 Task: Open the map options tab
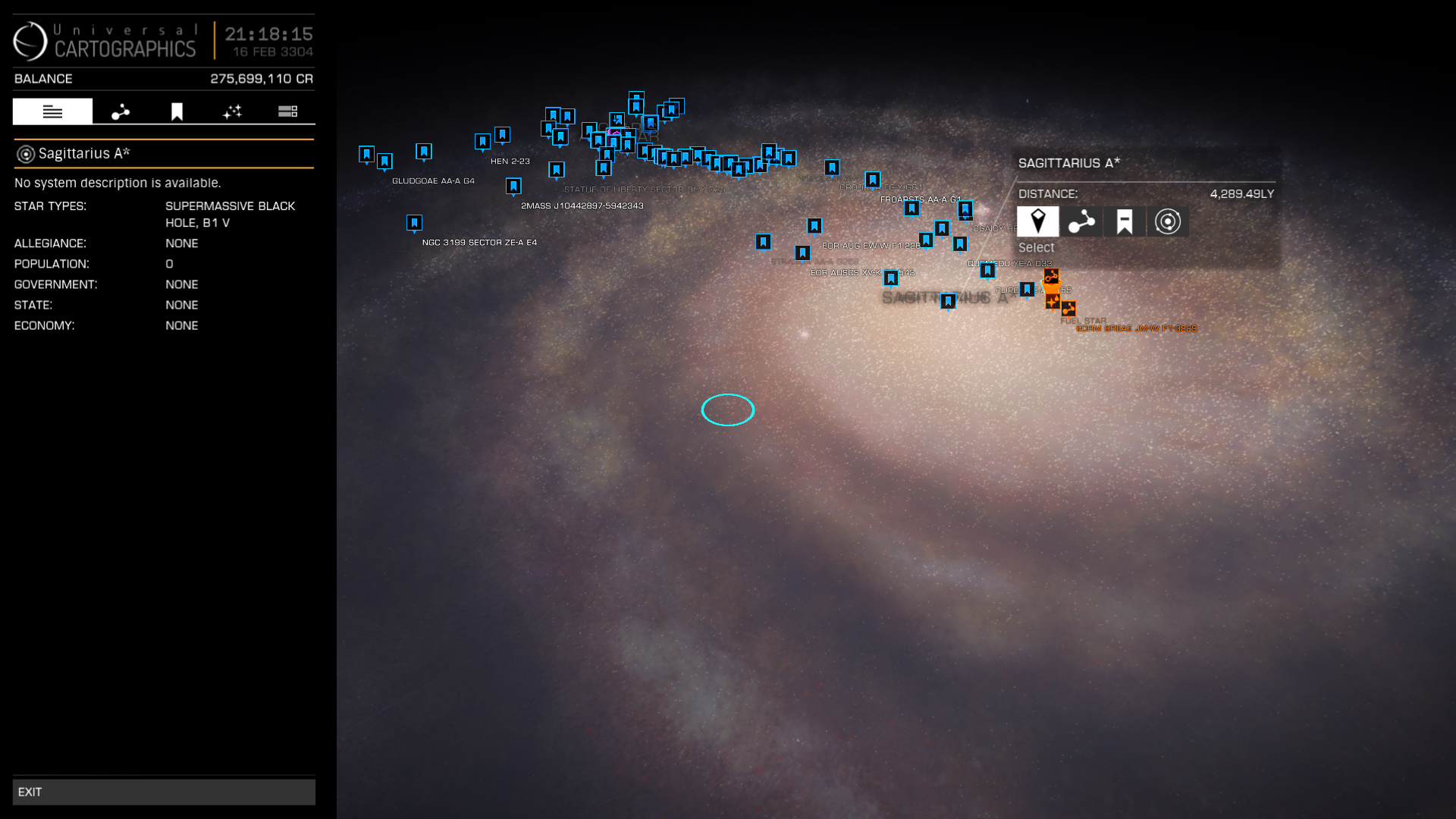pyautogui.click(x=287, y=111)
